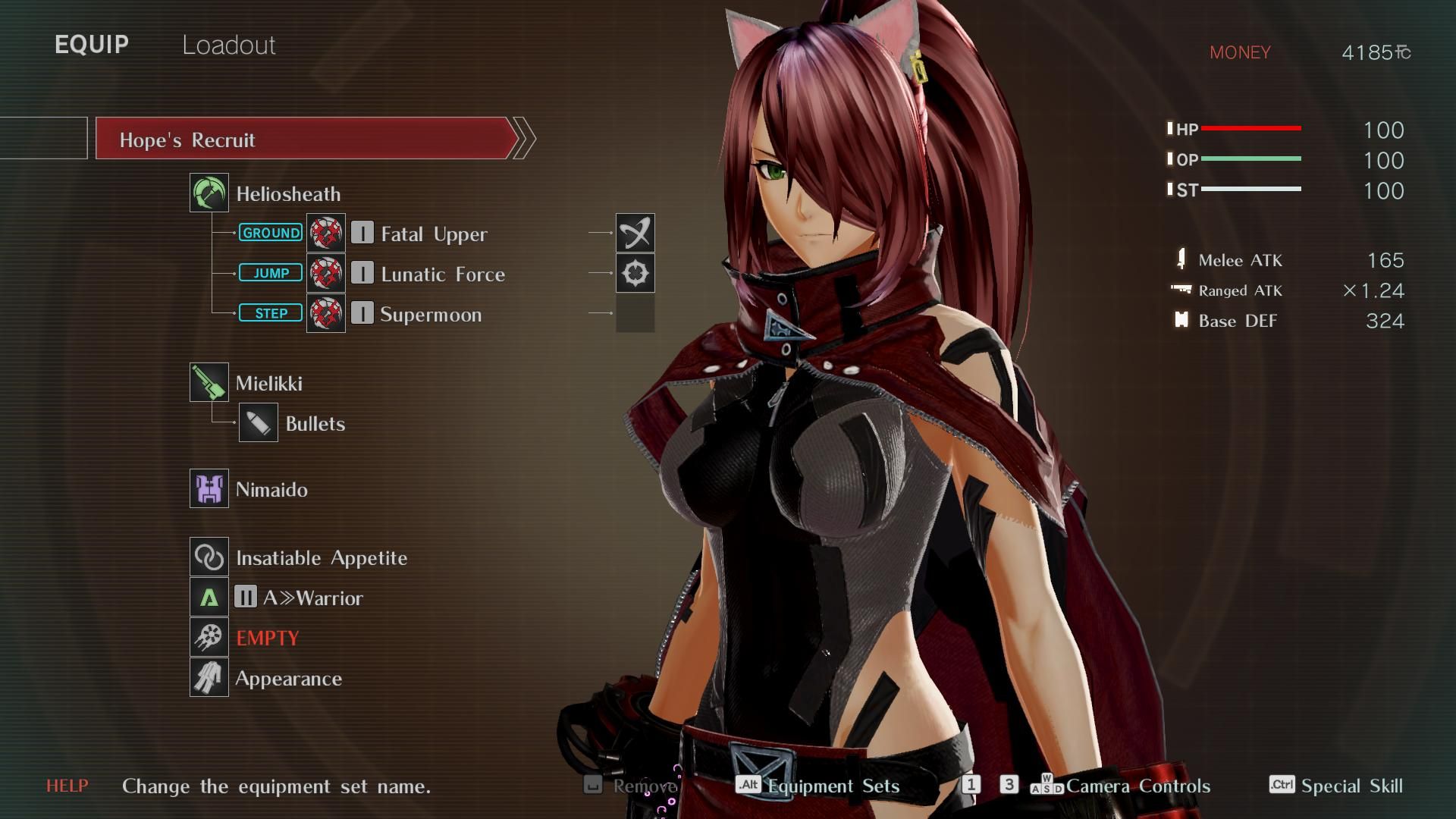Select the Nimaido shield
The width and height of the screenshot is (1456, 819).
271,489
